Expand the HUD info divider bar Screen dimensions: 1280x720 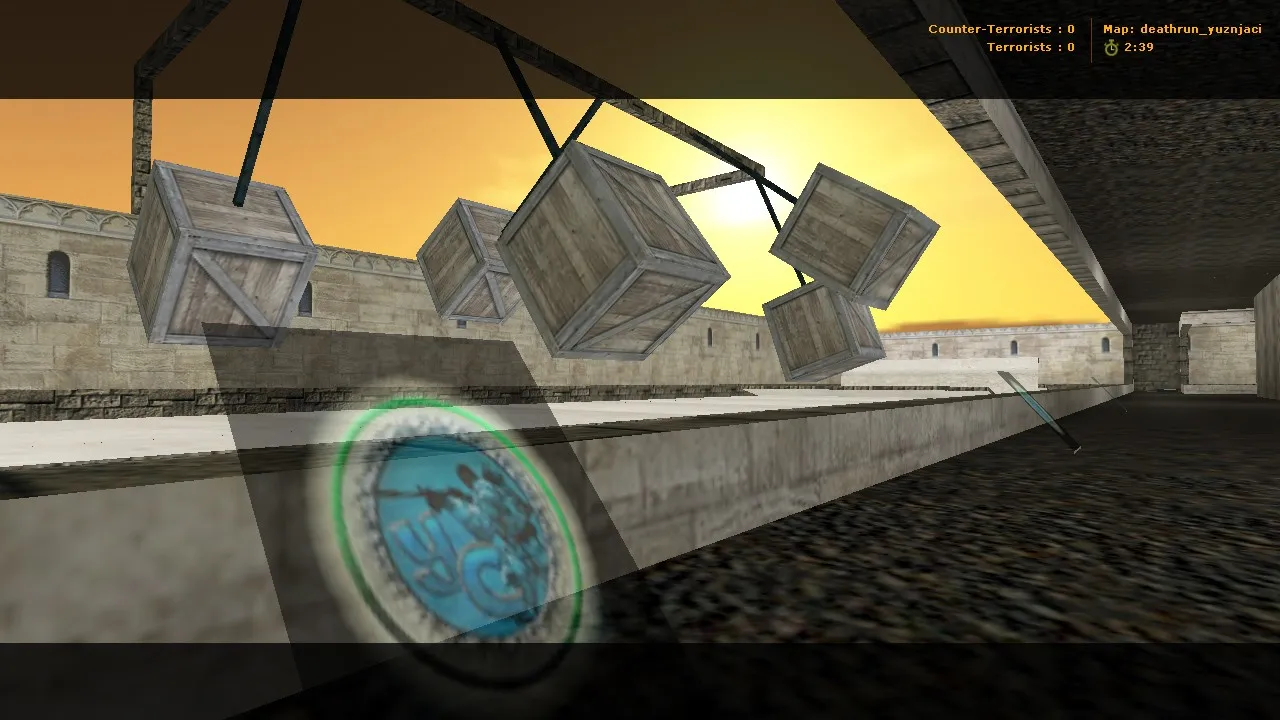[x=1090, y=38]
